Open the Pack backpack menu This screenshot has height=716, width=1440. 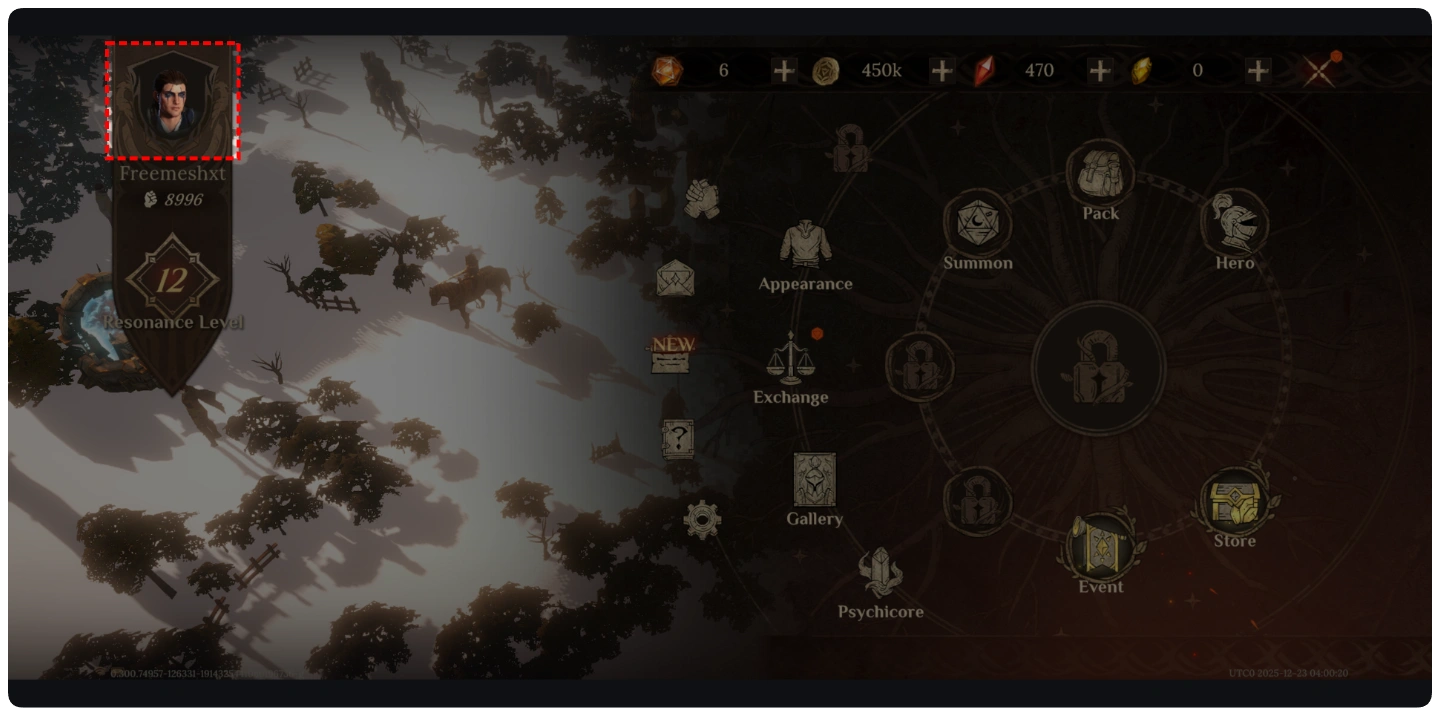[1100, 175]
